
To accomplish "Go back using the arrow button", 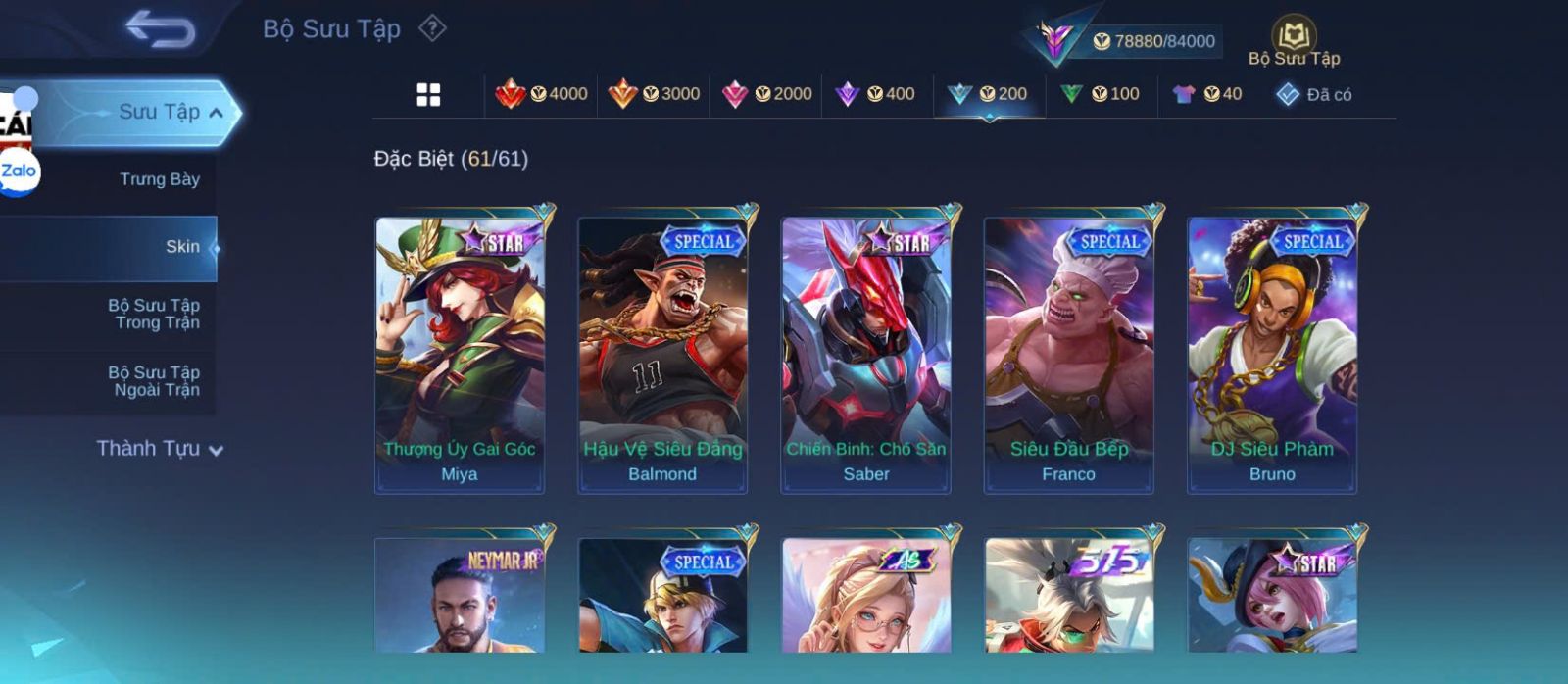I will click(160, 29).
